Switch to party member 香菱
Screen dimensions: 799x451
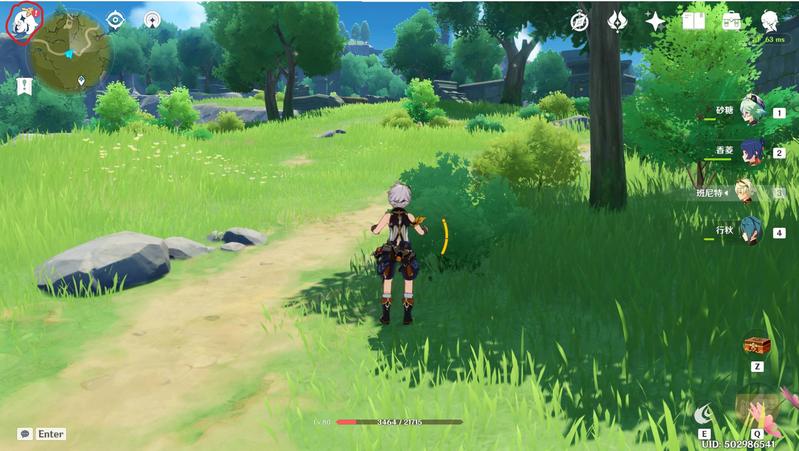coord(751,153)
